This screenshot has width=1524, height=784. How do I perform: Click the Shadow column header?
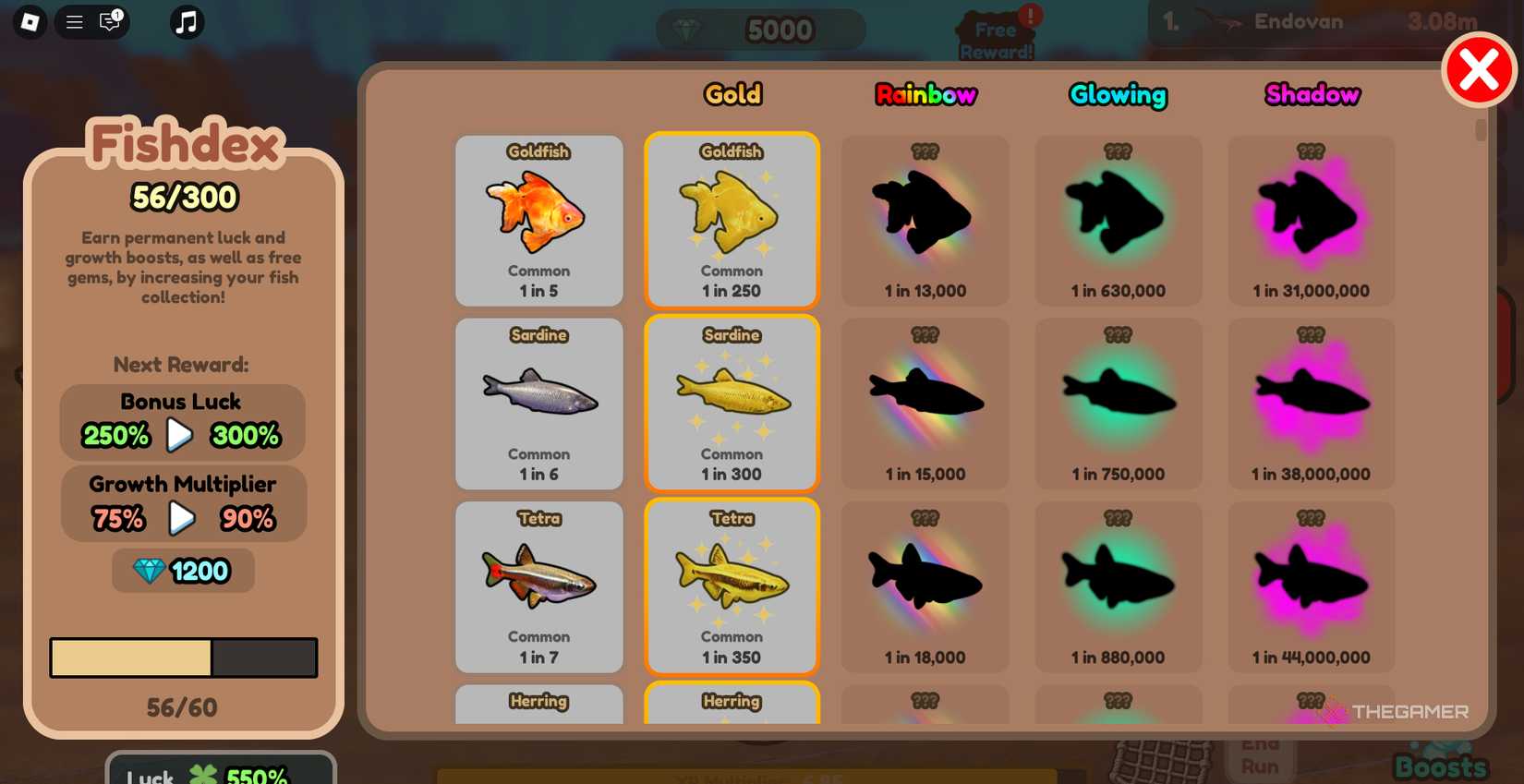pos(1312,93)
